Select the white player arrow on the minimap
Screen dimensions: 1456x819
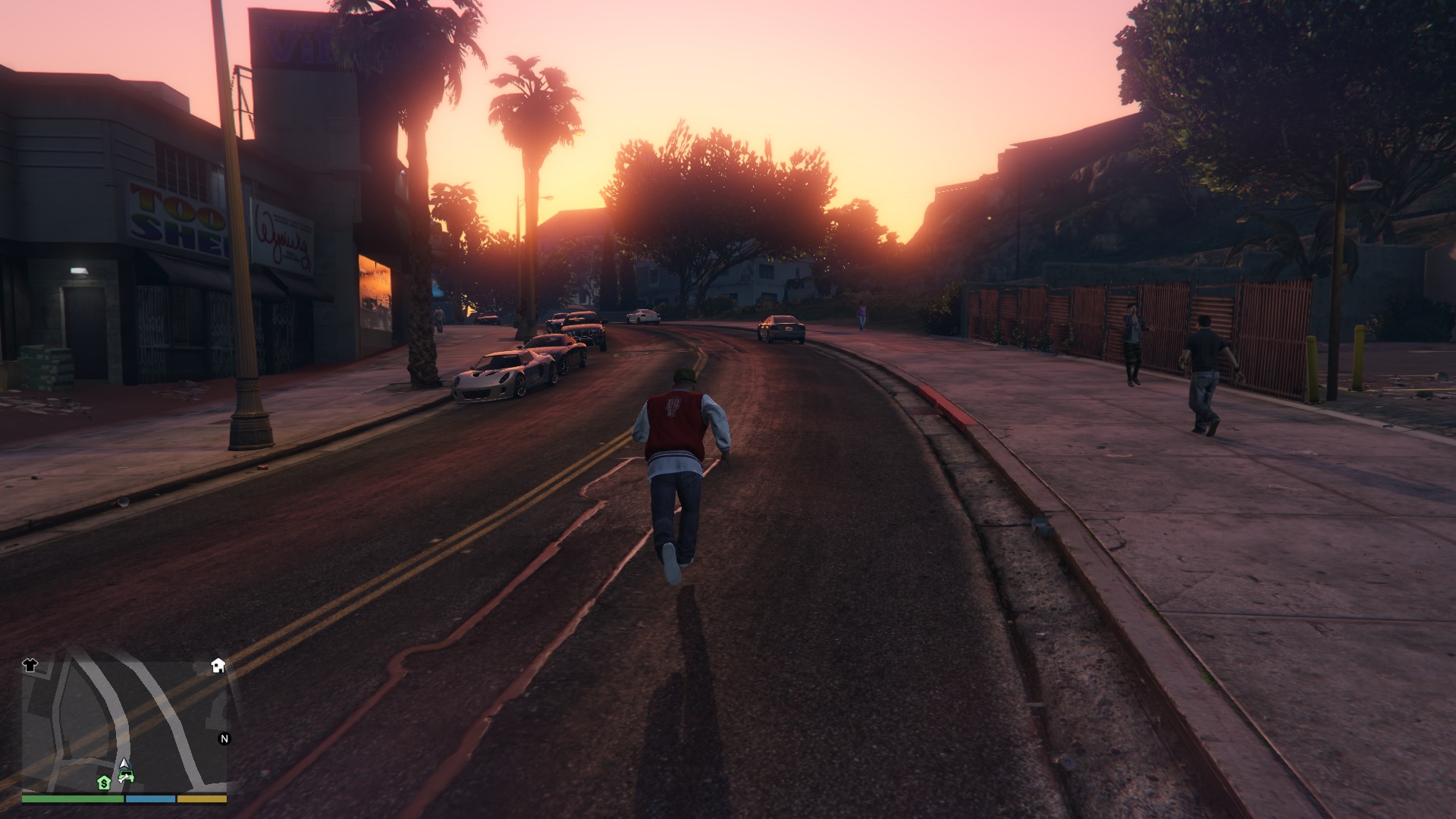124,764
